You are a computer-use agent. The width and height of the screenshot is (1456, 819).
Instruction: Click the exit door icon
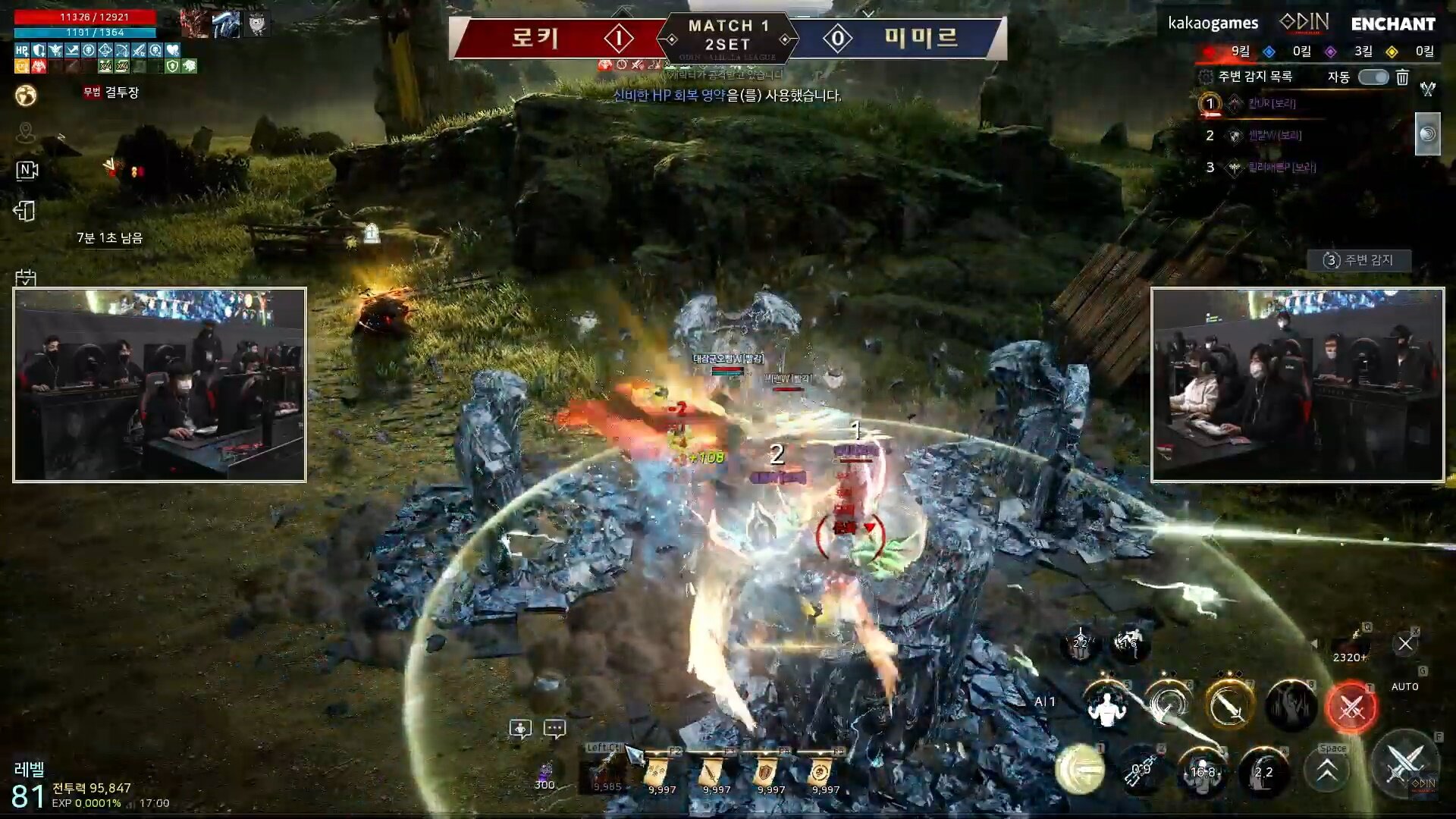pos(25,211)
